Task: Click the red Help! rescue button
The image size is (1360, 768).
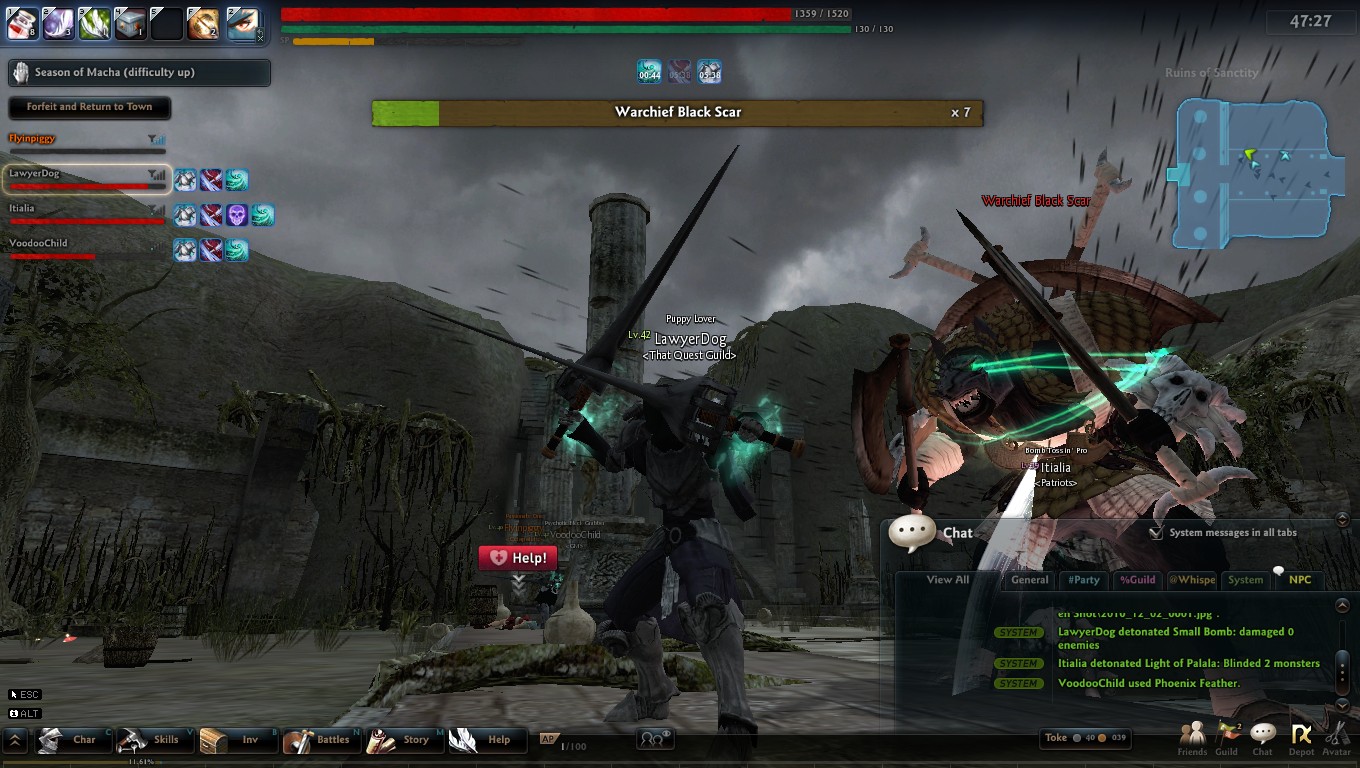Action: 517,558
